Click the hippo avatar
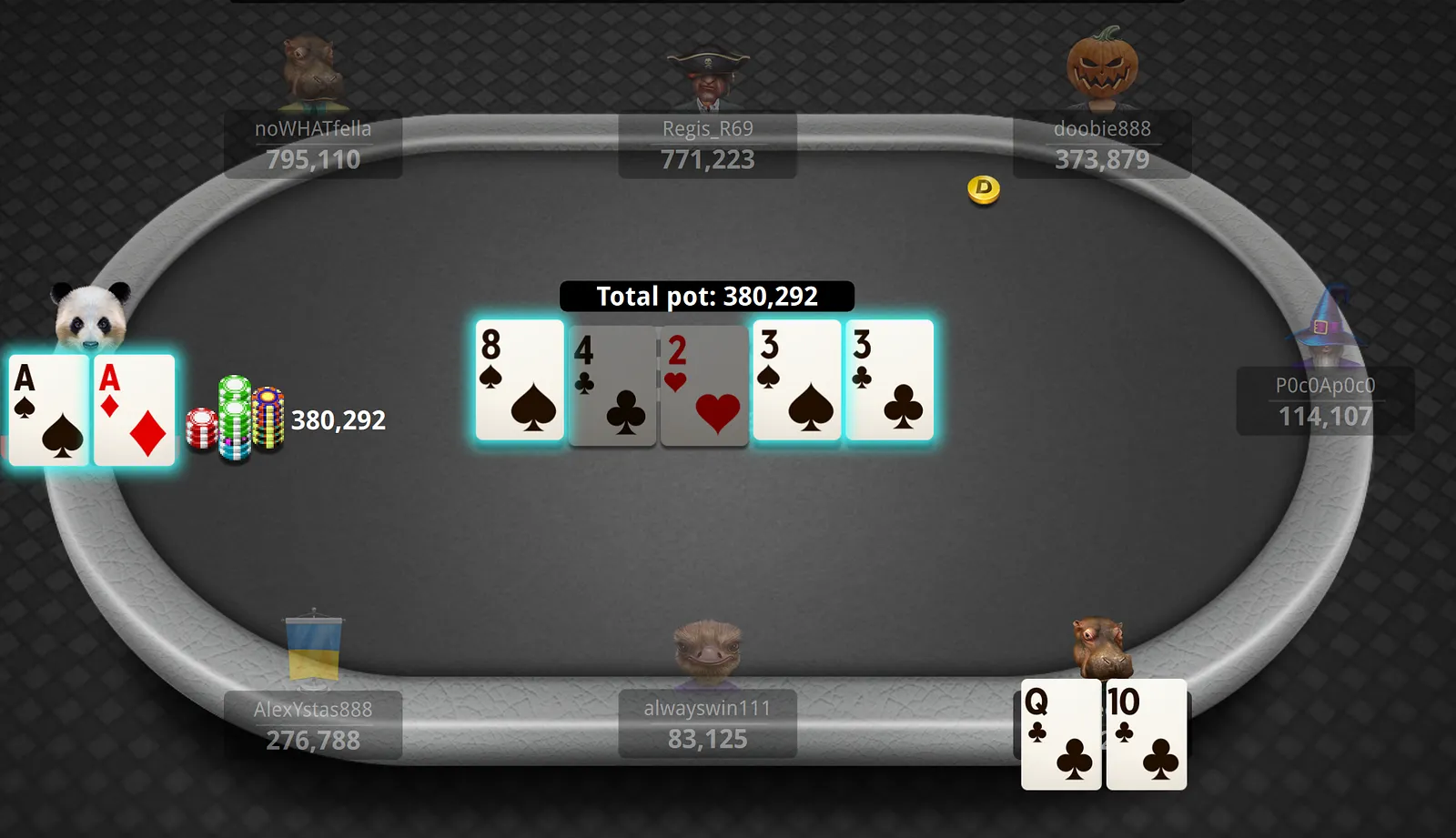 point(1100,646)
